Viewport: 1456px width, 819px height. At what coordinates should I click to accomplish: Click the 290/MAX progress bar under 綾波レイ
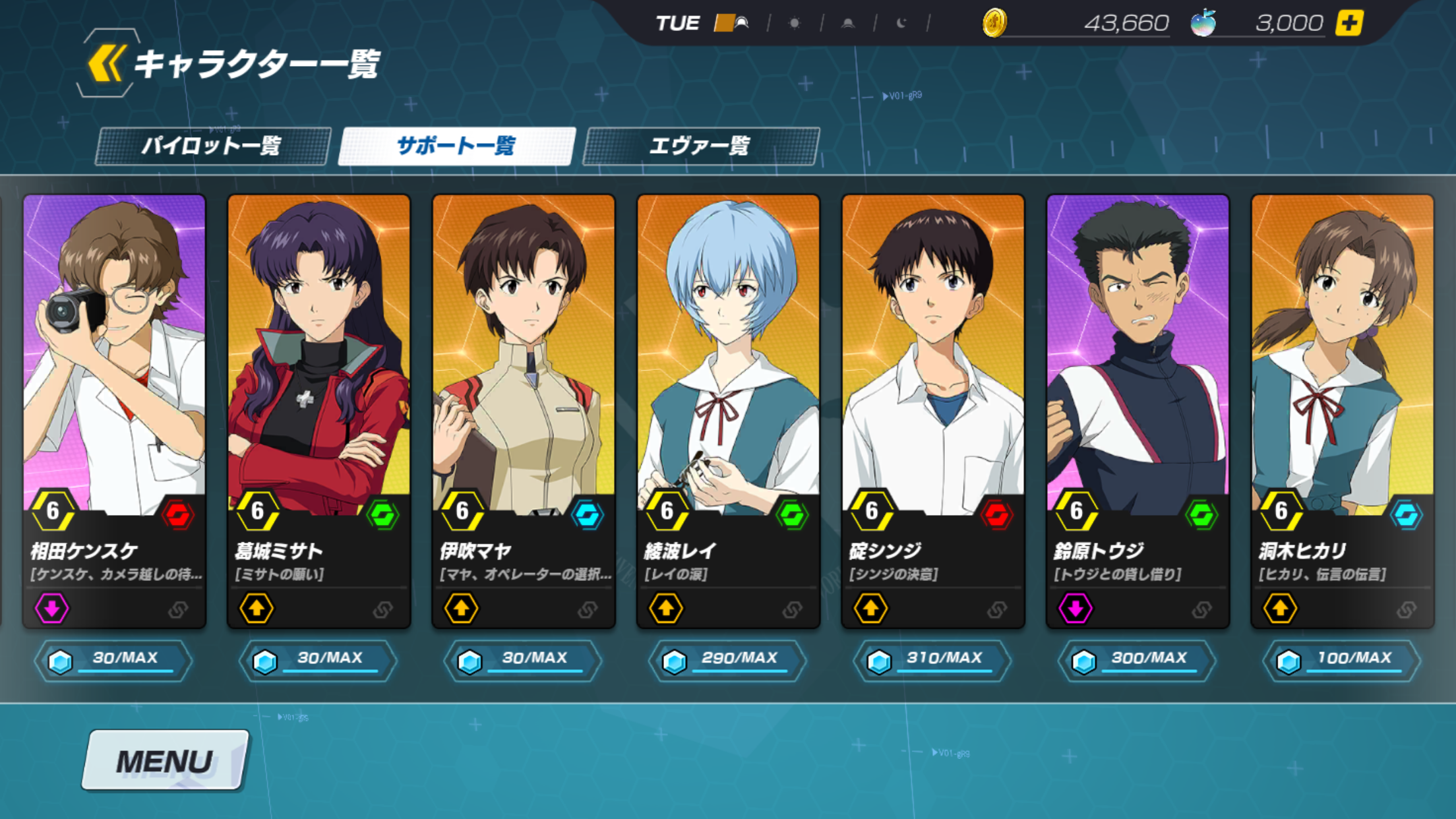coord(728,659)
